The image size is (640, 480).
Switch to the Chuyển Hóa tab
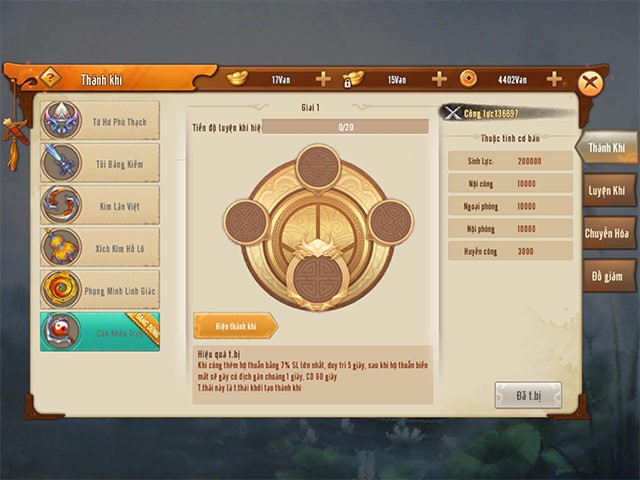coord(608,233)
